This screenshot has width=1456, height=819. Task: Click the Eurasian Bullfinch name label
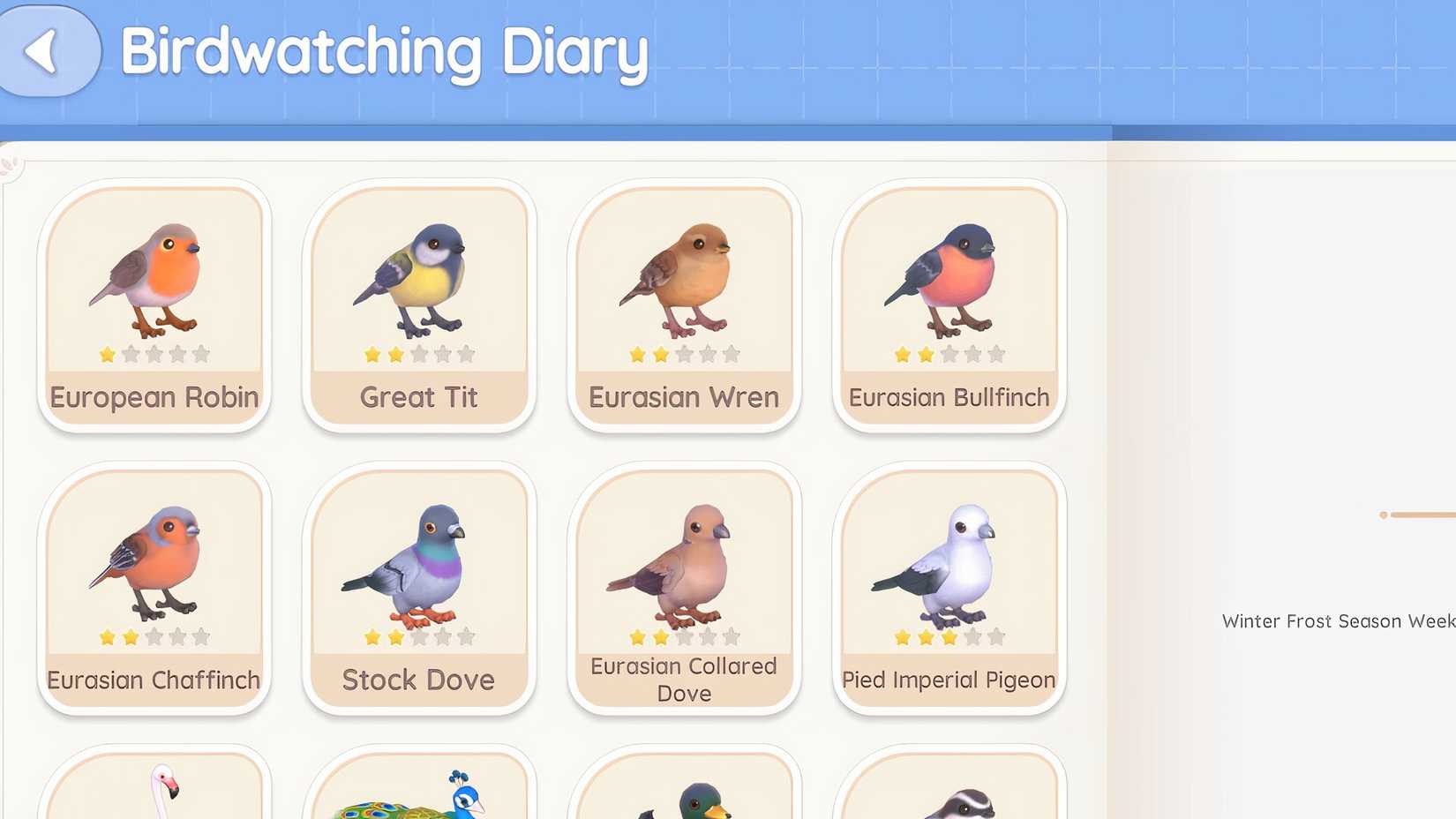coord(949,397)
